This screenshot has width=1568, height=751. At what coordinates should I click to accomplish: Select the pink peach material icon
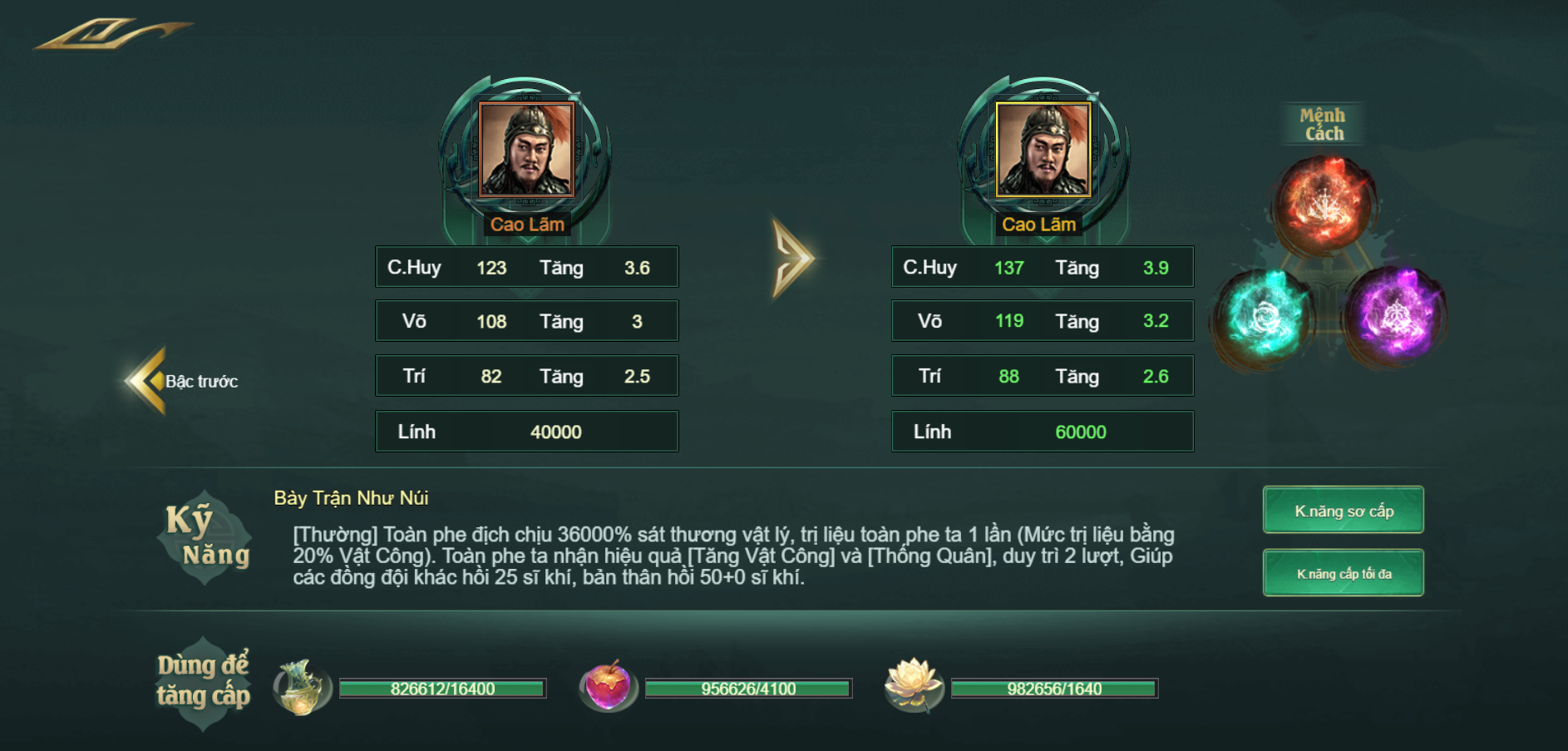pyautogui.click(x=608, y=687)
